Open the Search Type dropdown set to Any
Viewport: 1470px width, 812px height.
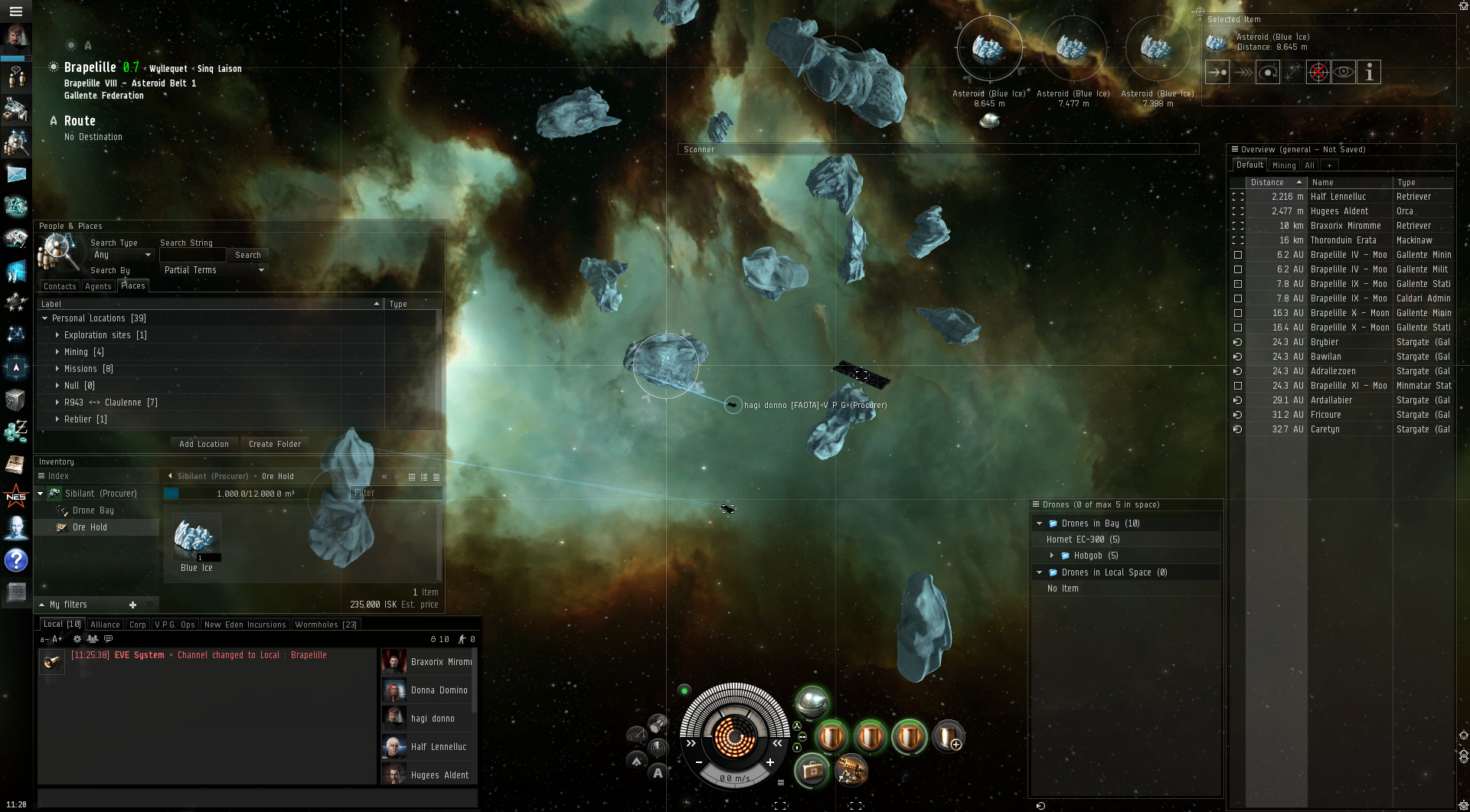122,255
